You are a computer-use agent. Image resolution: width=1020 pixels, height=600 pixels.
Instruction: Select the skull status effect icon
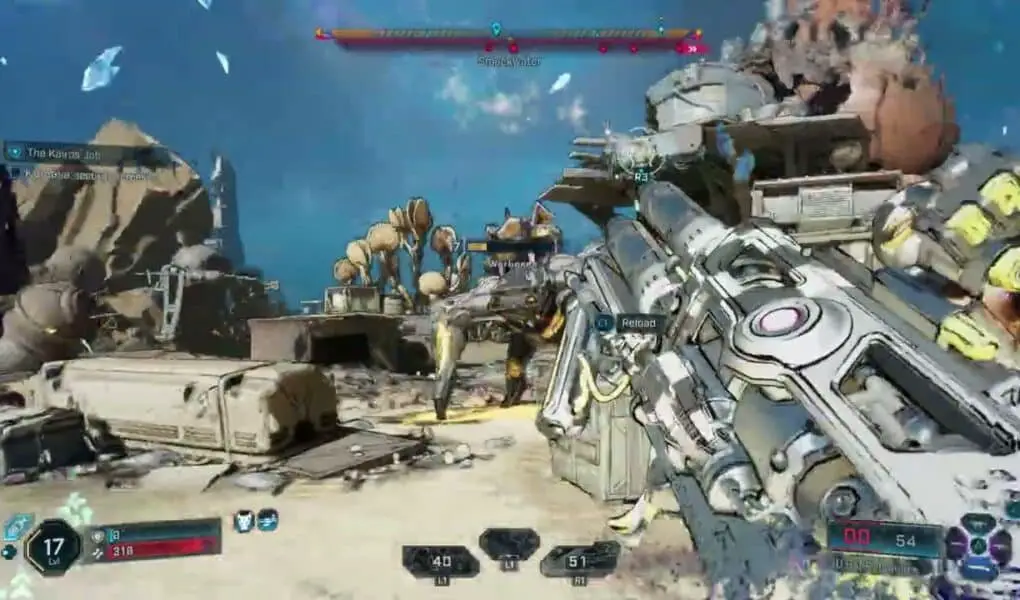[x=243, y=520]
